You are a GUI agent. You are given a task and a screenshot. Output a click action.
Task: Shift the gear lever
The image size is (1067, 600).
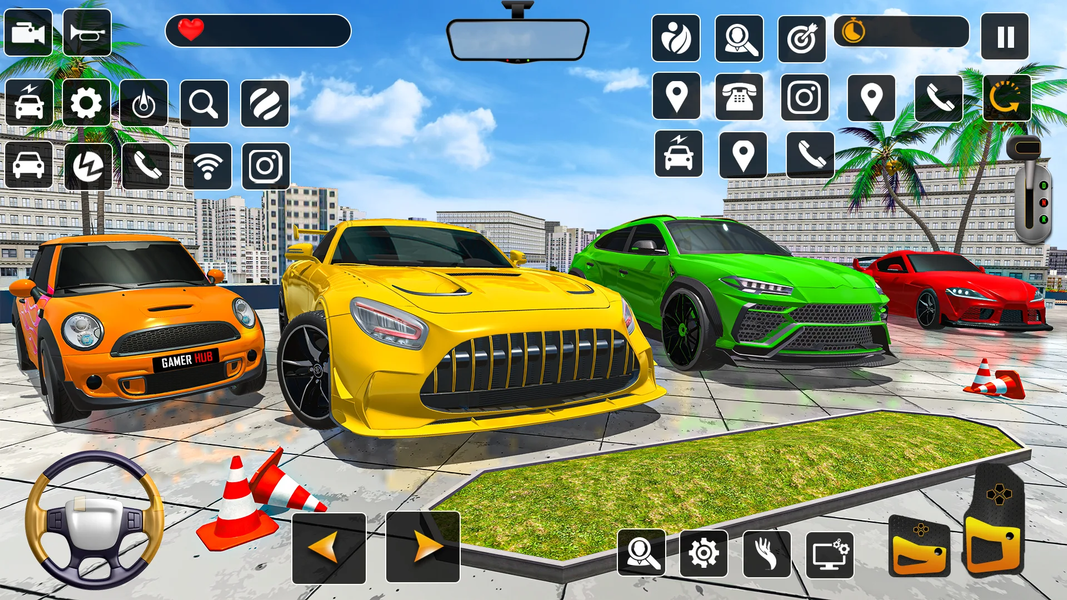click(1030, 190)
